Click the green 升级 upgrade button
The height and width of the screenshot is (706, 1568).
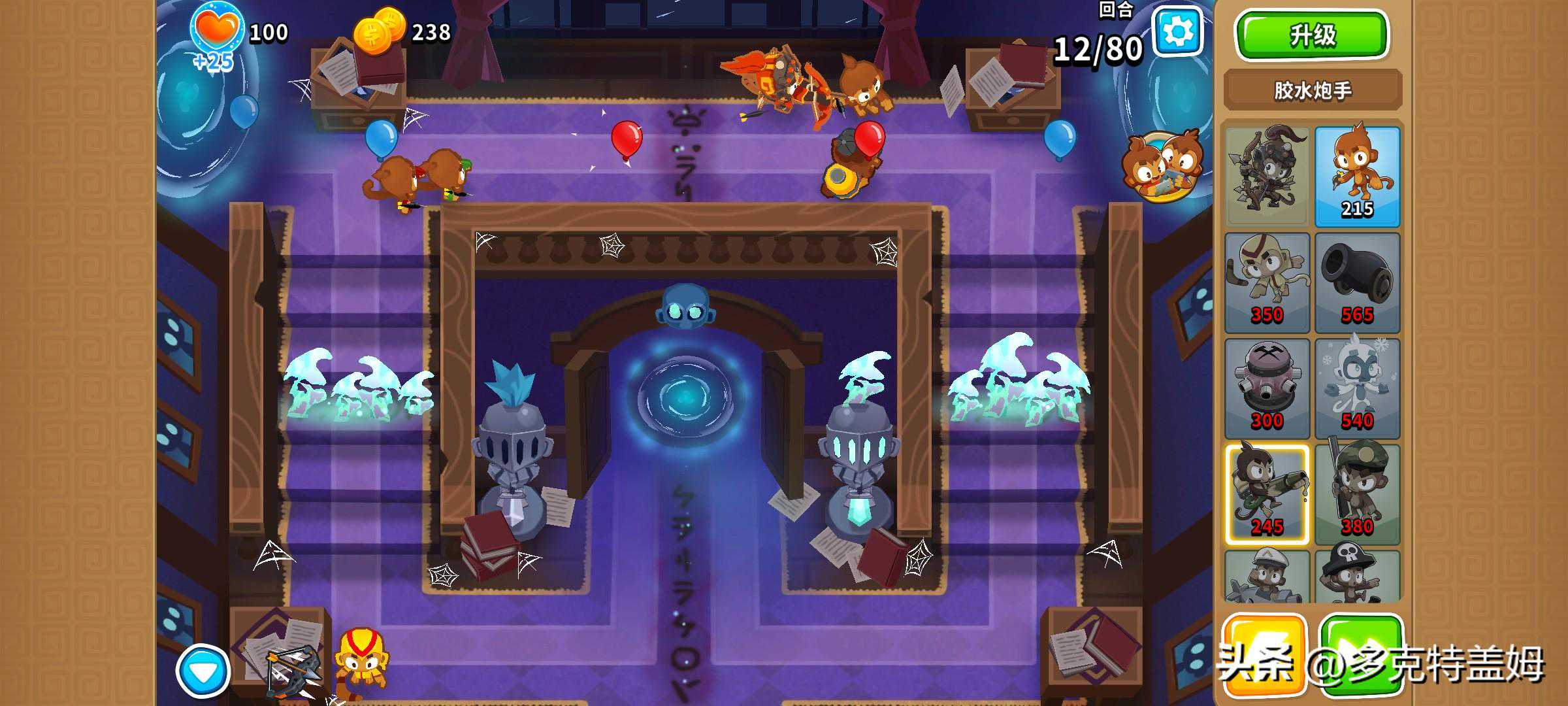(1312, 35)
